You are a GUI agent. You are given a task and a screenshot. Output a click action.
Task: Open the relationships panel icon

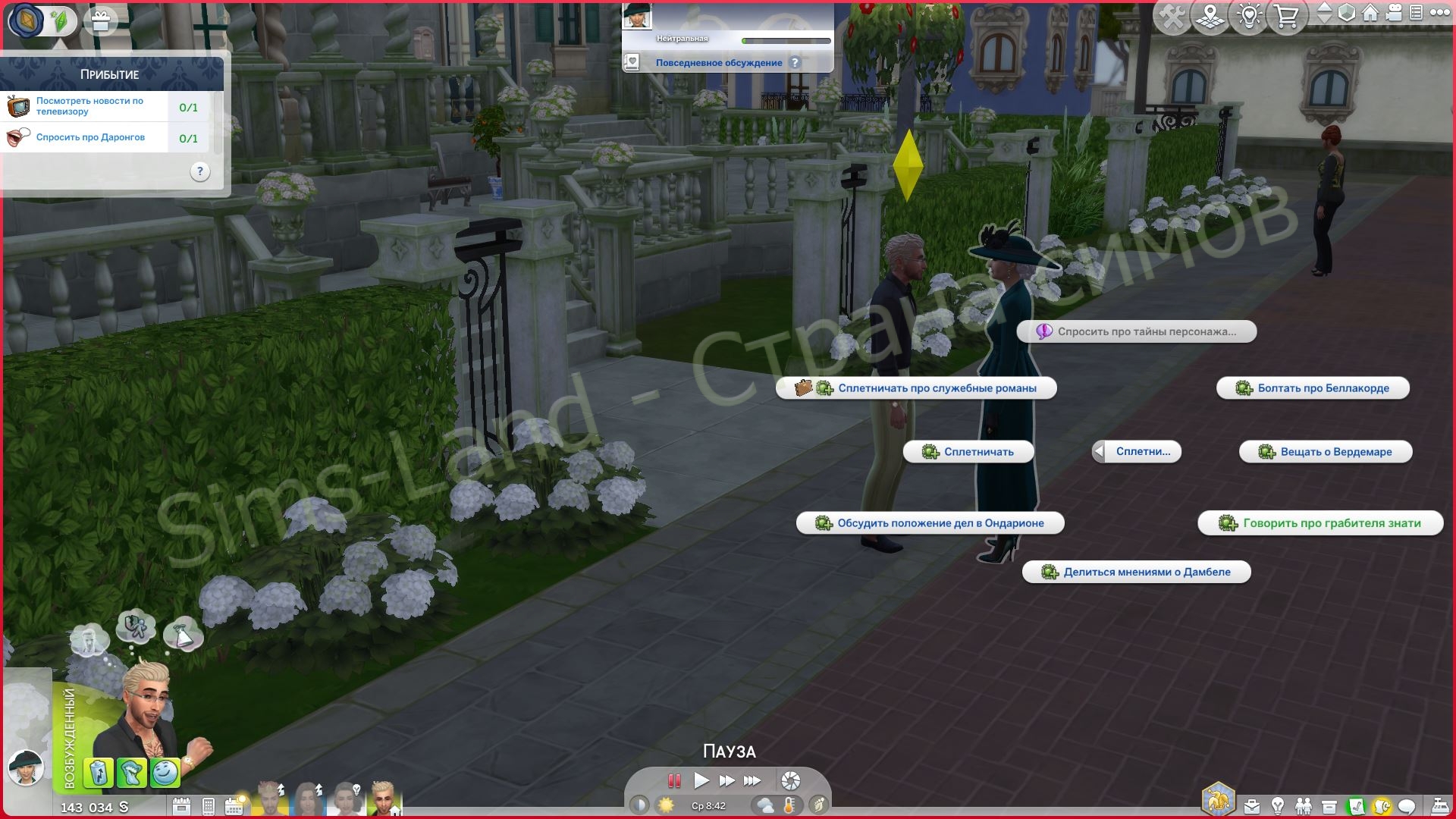(x=1304, y=805)
